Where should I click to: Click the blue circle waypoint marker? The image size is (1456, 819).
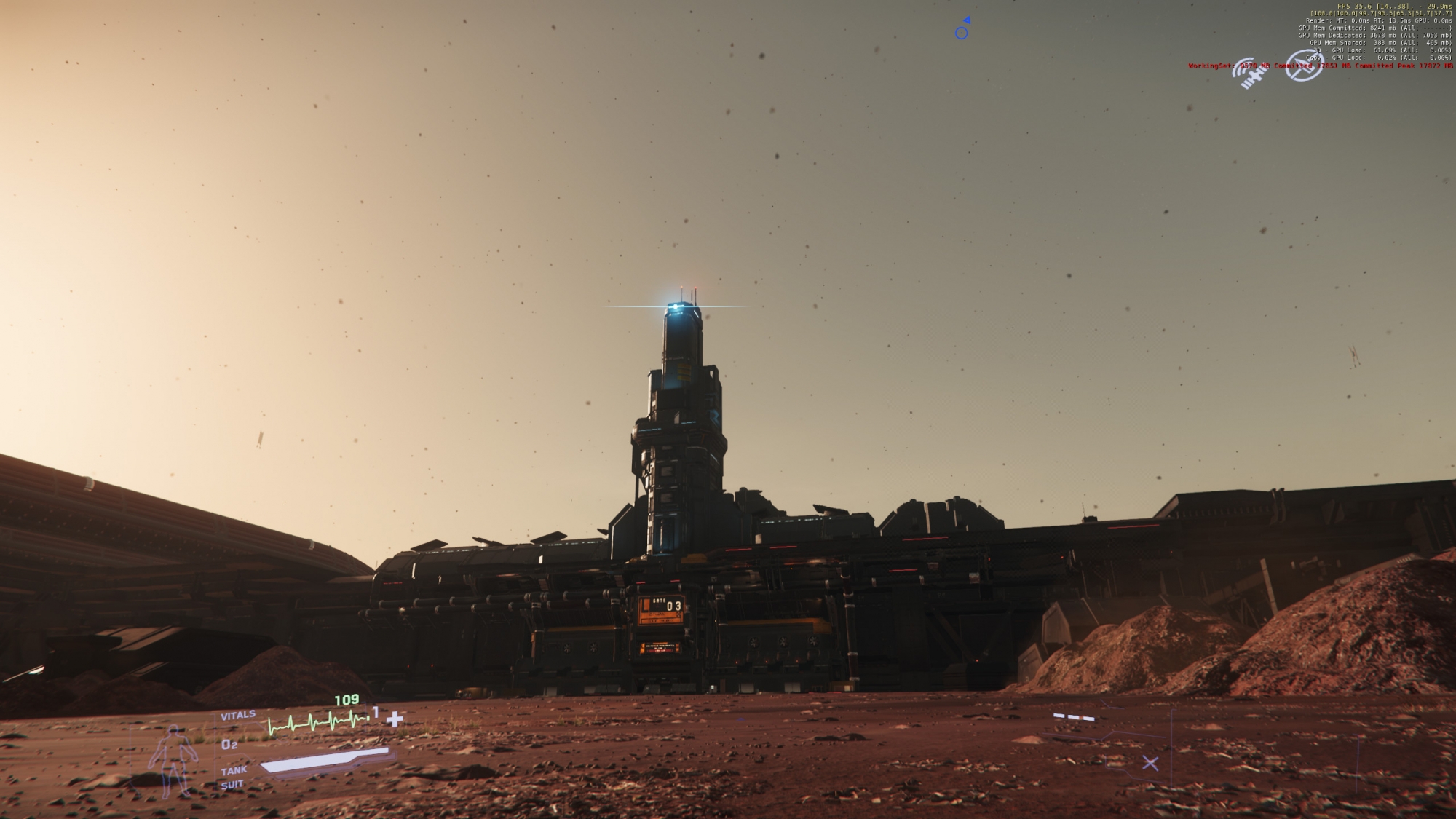tap(962, 33)
